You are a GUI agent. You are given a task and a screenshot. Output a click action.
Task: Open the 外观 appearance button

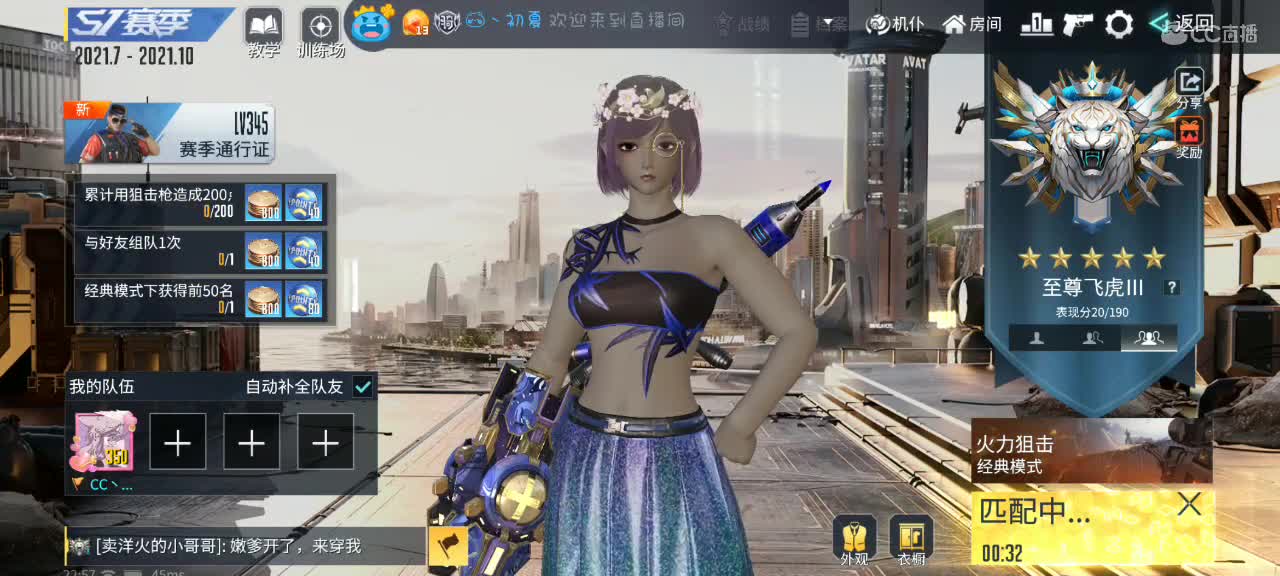(854, 540)
